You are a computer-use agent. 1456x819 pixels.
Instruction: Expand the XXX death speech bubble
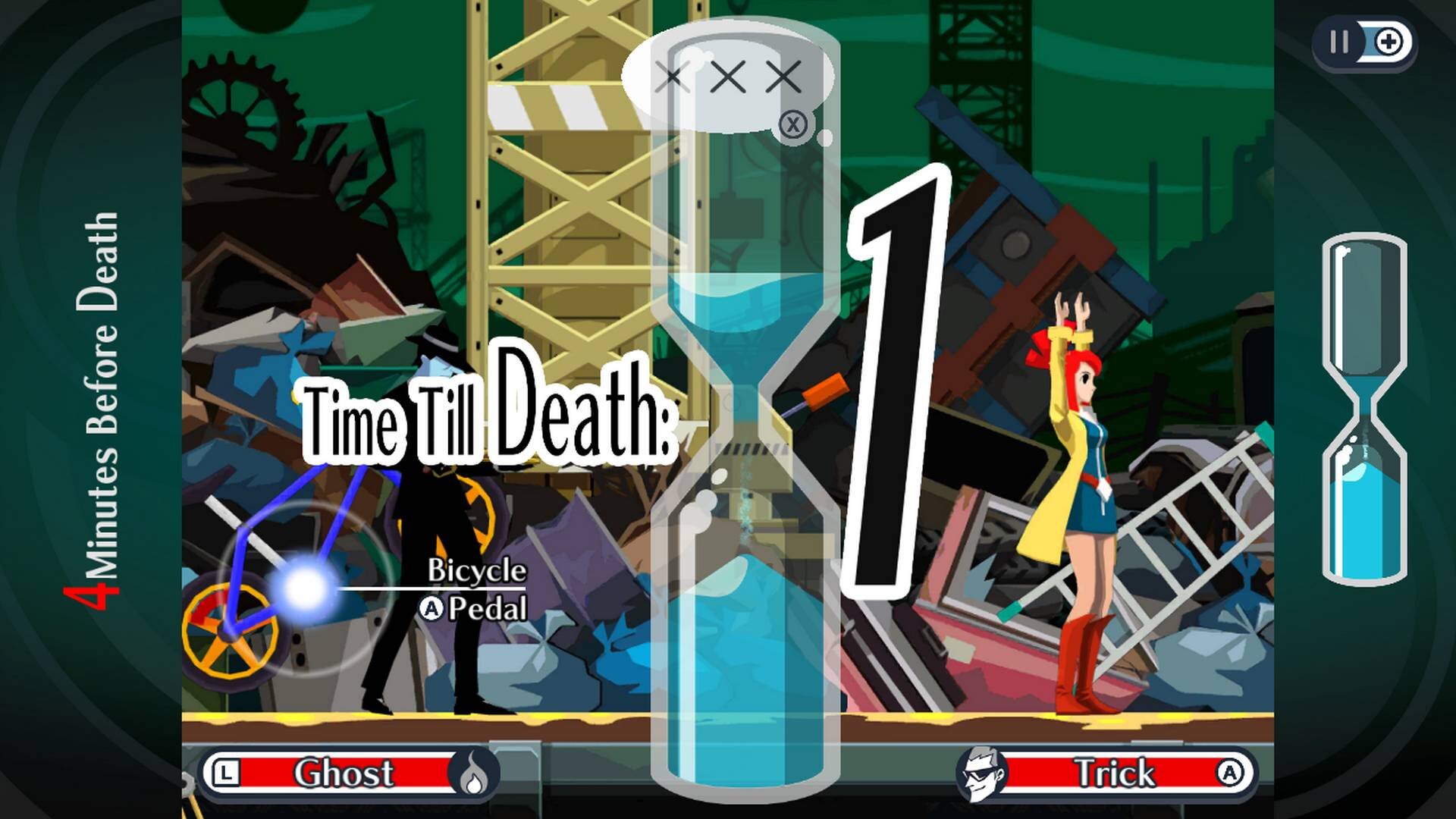pos(728,76)
